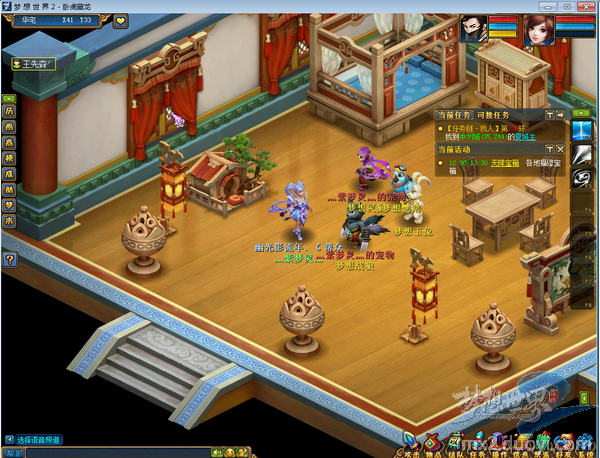The image size is (600, 458).
Task: Close the 当前活动 activity panel
Action: [x=561, y=149]
